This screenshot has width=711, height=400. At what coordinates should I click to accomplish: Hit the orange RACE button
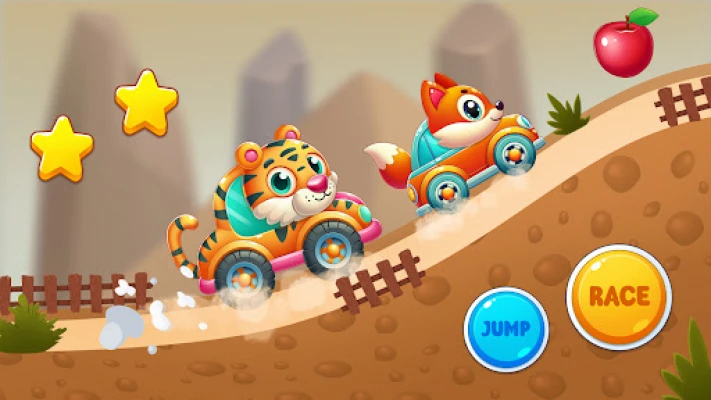click(619, 296)
